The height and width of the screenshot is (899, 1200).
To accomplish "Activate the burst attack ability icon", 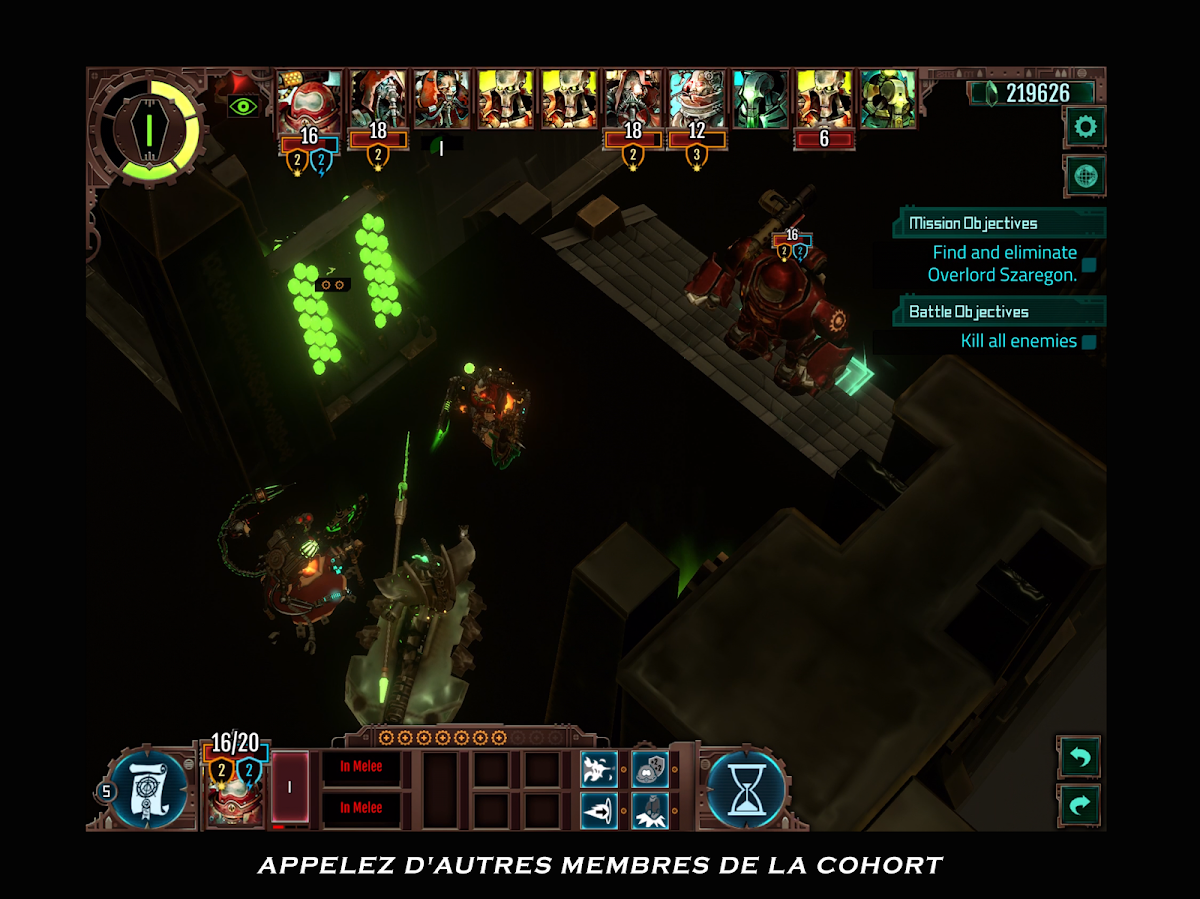I will [x=599, y=769].
